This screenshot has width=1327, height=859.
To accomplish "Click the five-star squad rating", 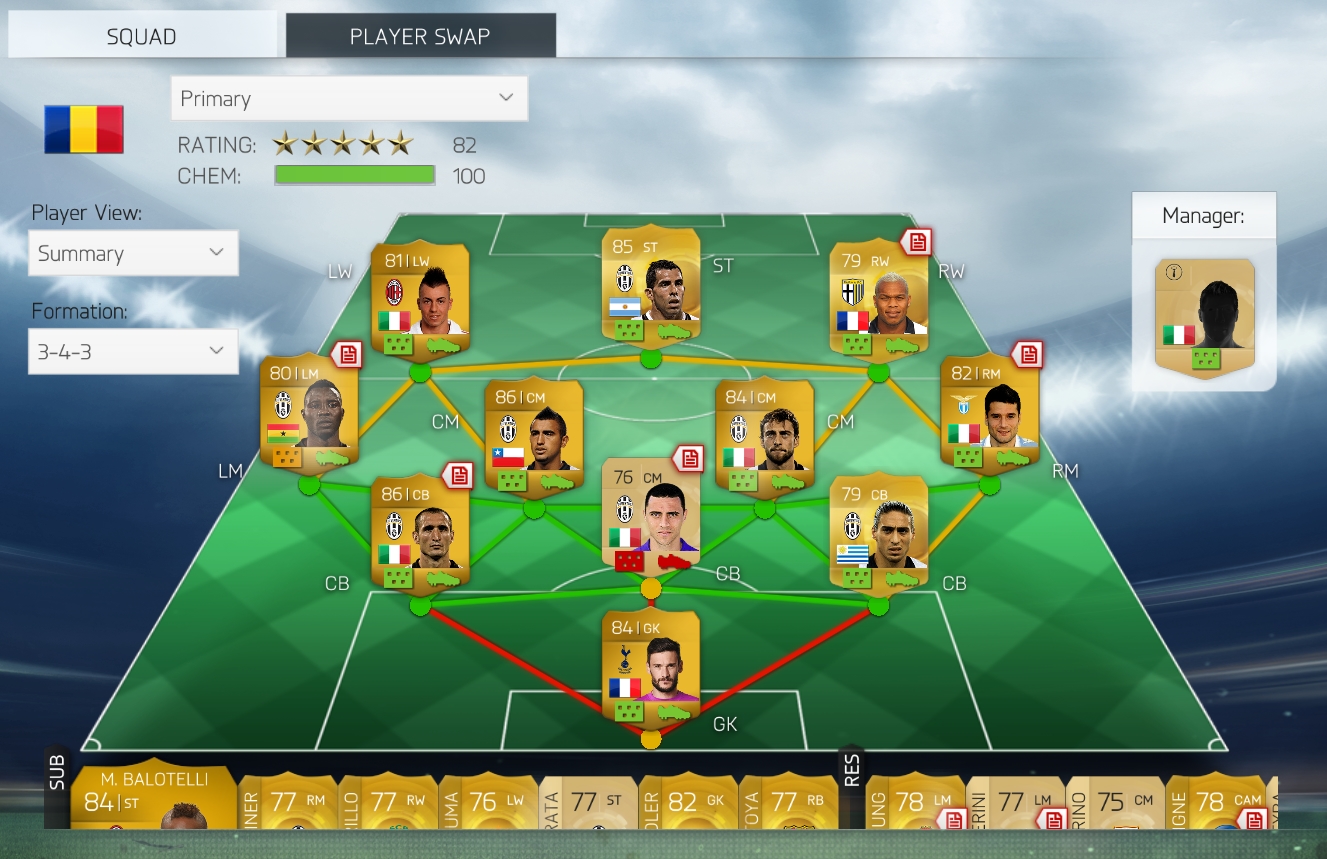I will pos(341,143).
